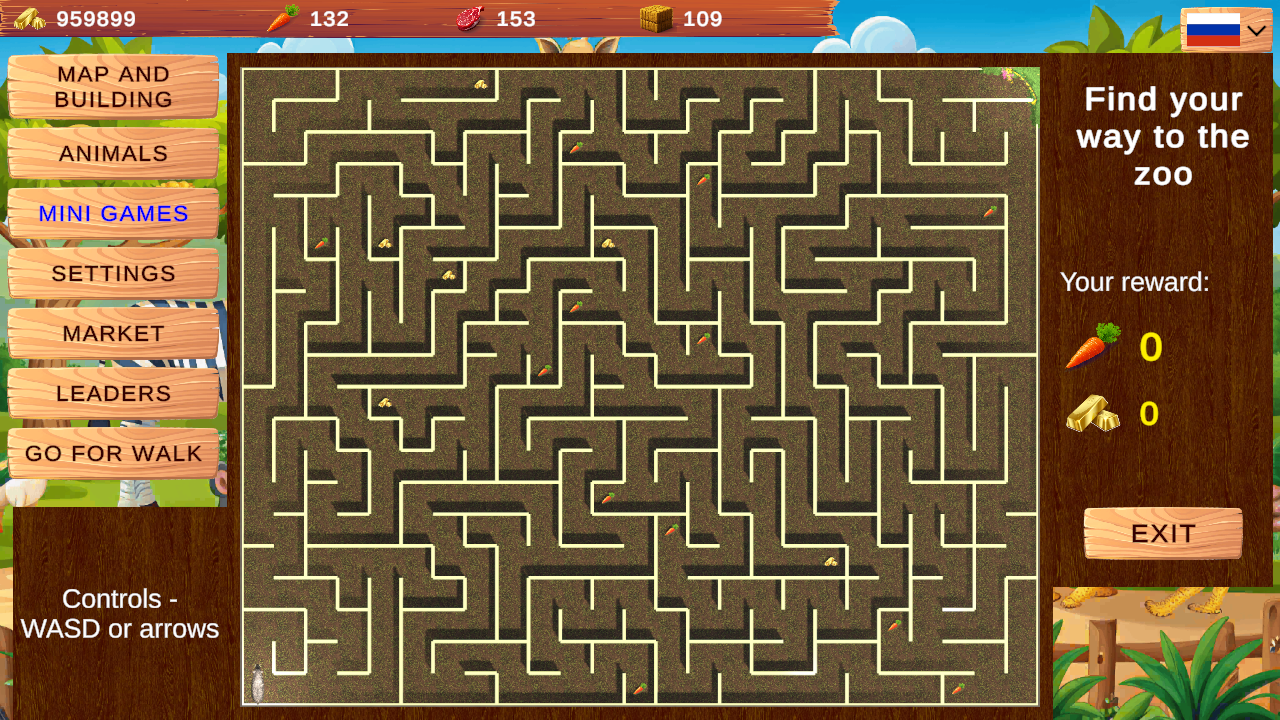Viewport: 1280px width, 720px height.
Task: Click the gold bars reward icon
Action: (1092, 414)
